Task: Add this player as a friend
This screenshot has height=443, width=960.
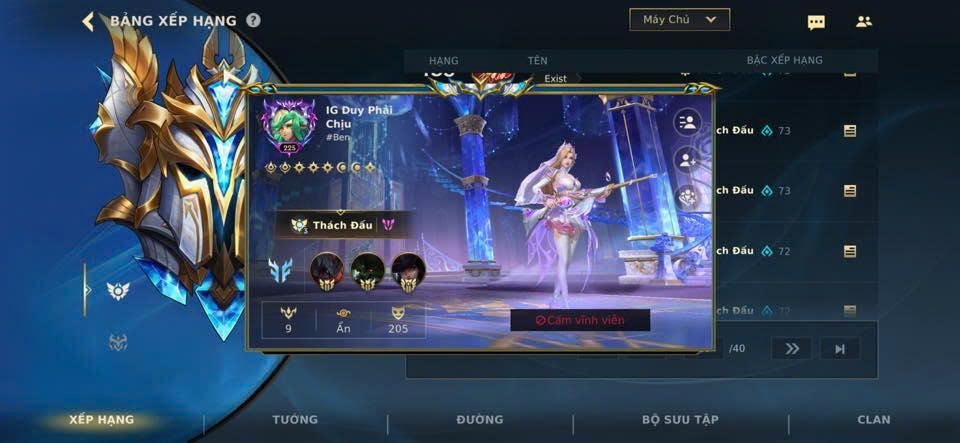Action: (688, 159)
